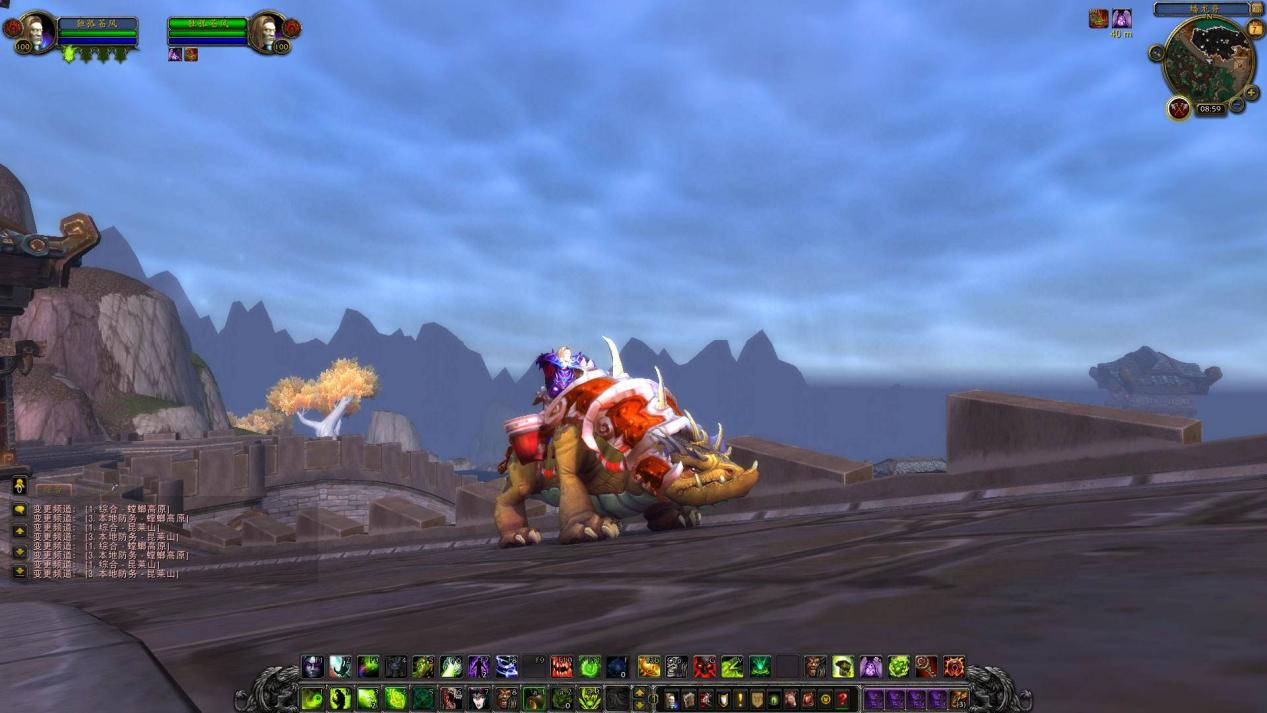The width and height of the screenshot is (1267, 713).
Task: Open the red question mark help button
Action: (x=843, y=699)
